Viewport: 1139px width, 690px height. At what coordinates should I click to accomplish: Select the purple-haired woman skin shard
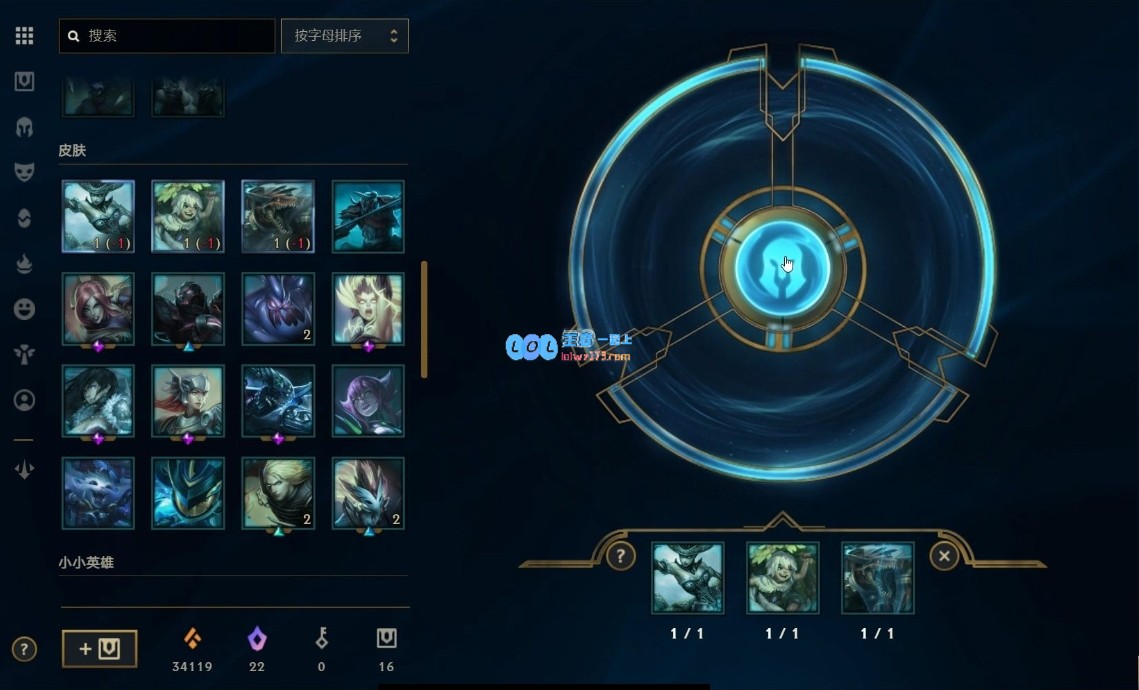[x=368, y=401]
